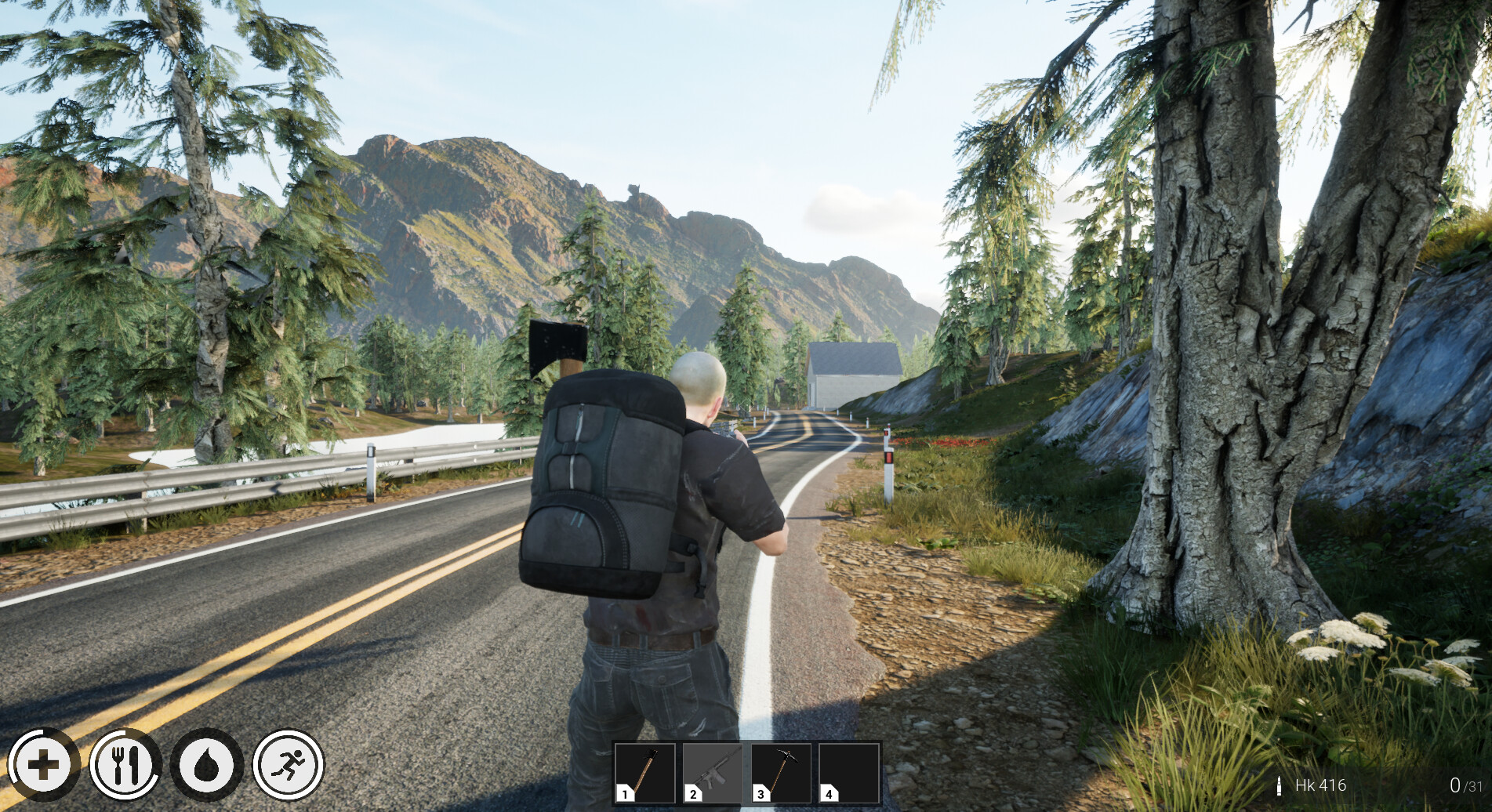This screenshot has height=812, width=1492.
Task: Click the empty hotbar slot 4
Action: click(849, 772)
